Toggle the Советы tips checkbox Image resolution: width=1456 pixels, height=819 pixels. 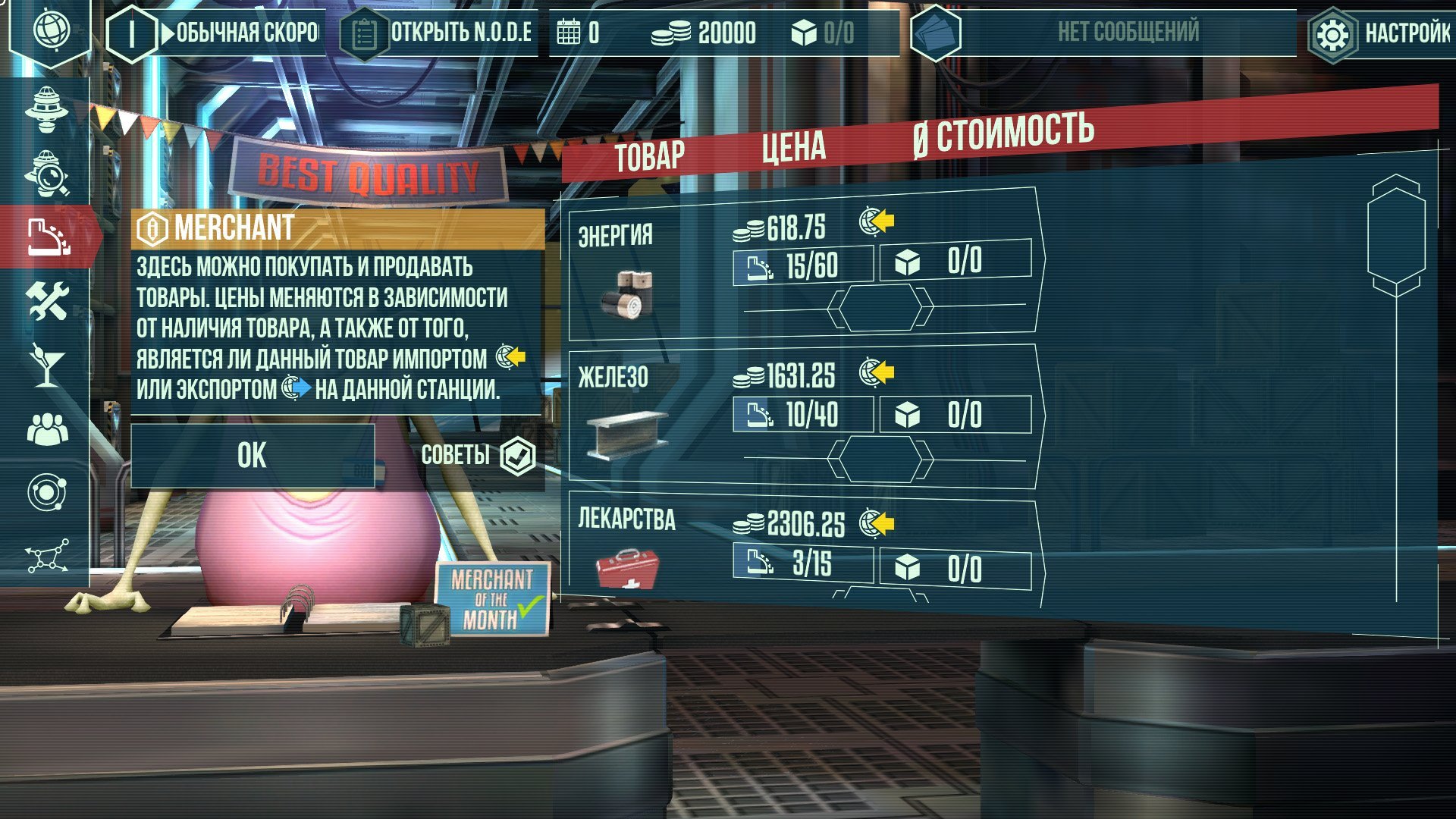tap(519, 456)
